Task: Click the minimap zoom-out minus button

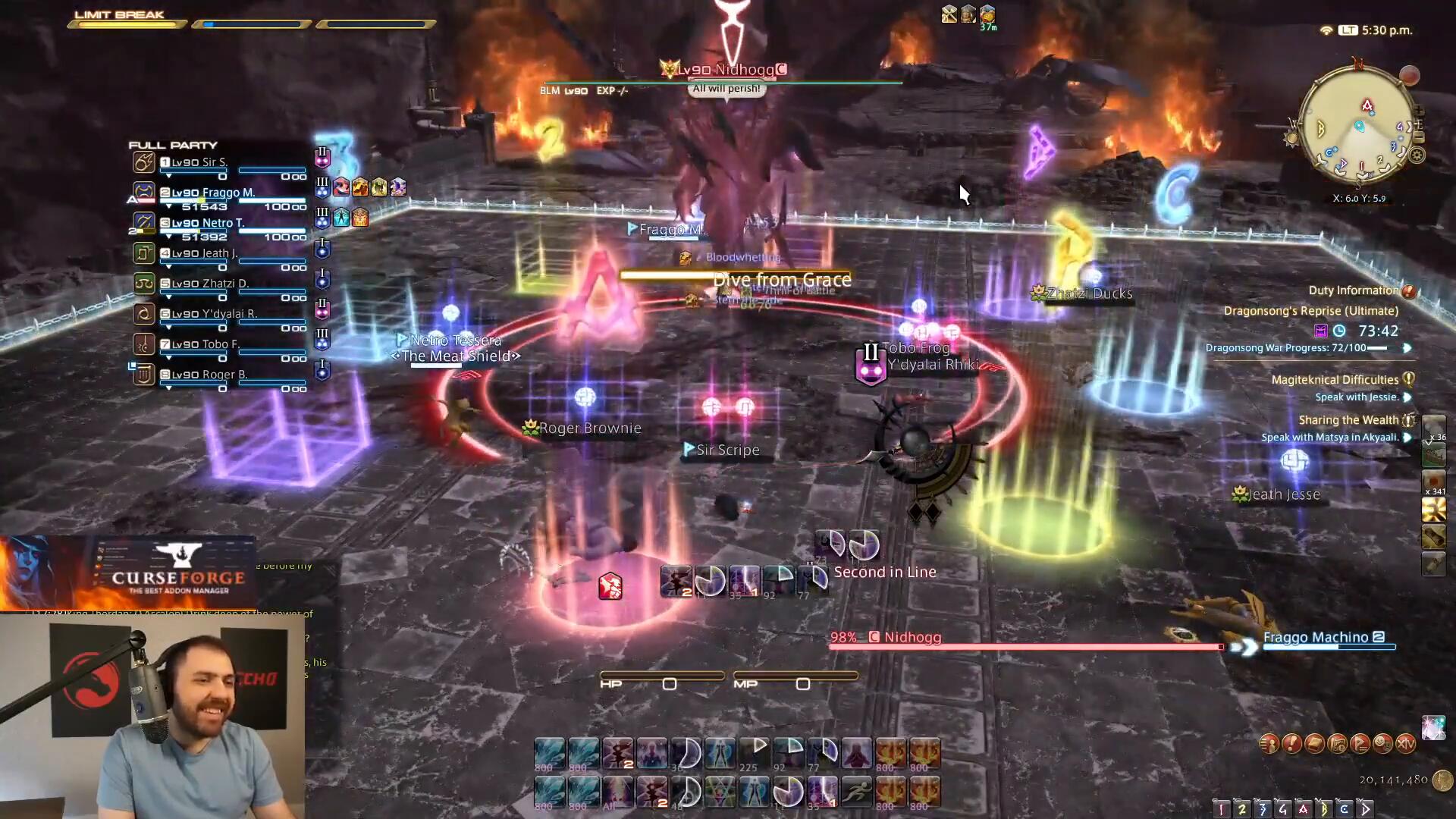Action: tap(1419, 137)
